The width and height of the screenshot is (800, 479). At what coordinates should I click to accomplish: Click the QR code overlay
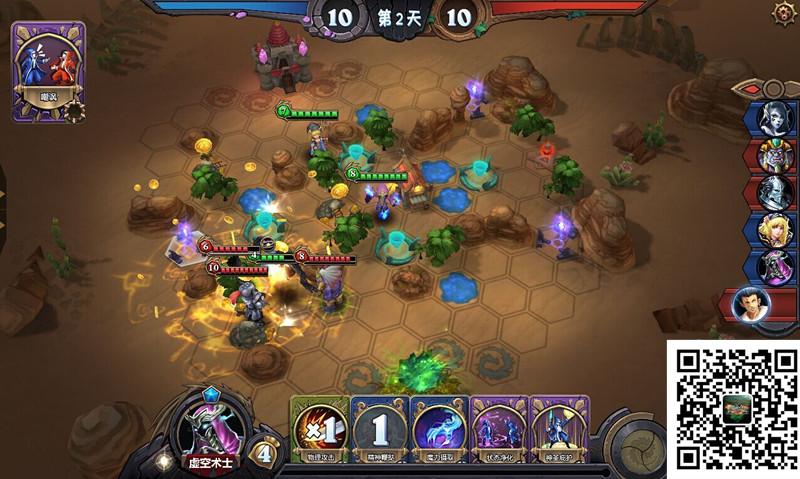click(x=733, y=408)
